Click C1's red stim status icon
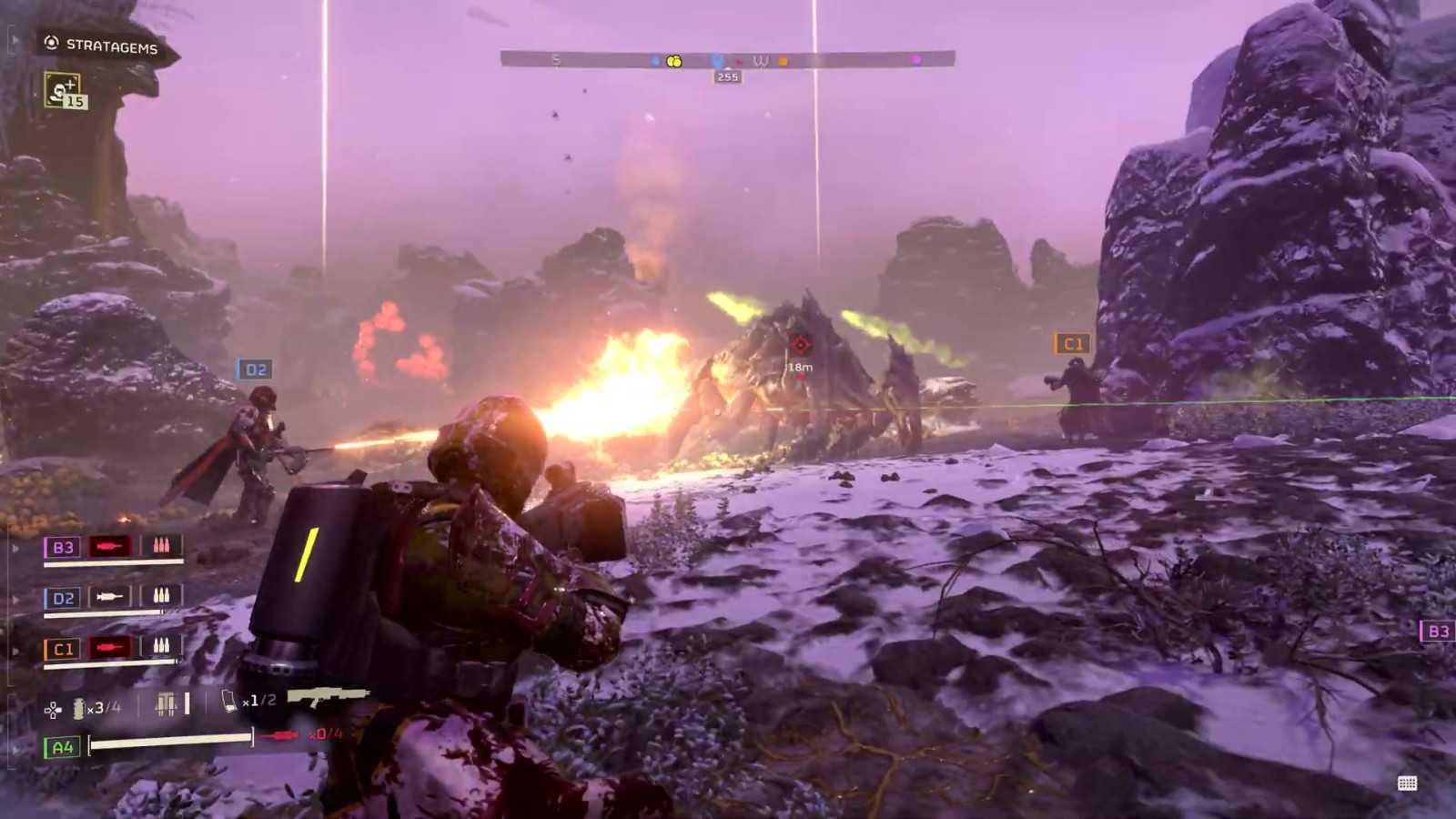The height and width of the screenshot is (819, 1456). (x=109, y=648)
